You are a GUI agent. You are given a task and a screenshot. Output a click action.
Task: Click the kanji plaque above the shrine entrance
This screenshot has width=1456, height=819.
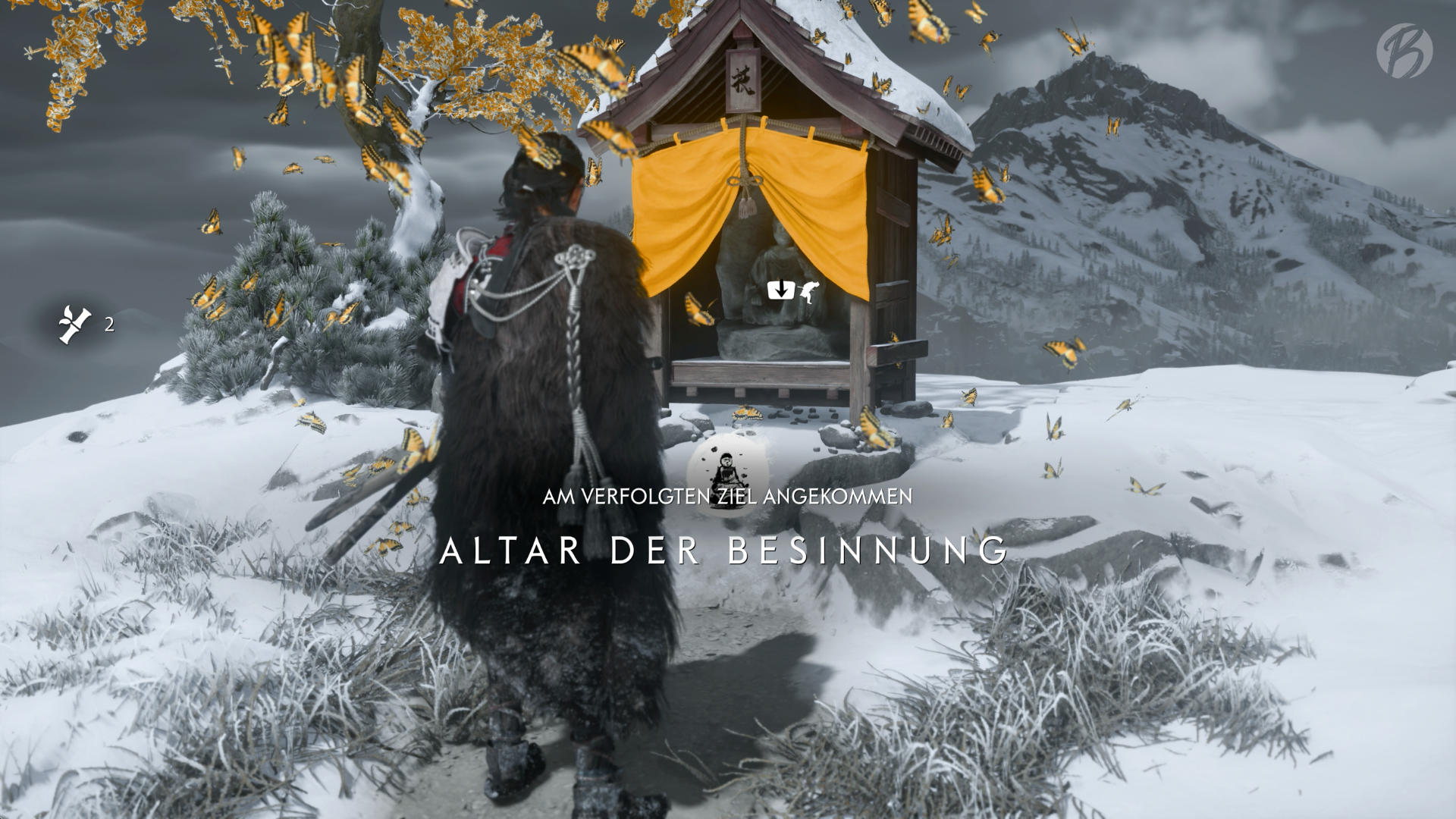[x=742, y=80]
